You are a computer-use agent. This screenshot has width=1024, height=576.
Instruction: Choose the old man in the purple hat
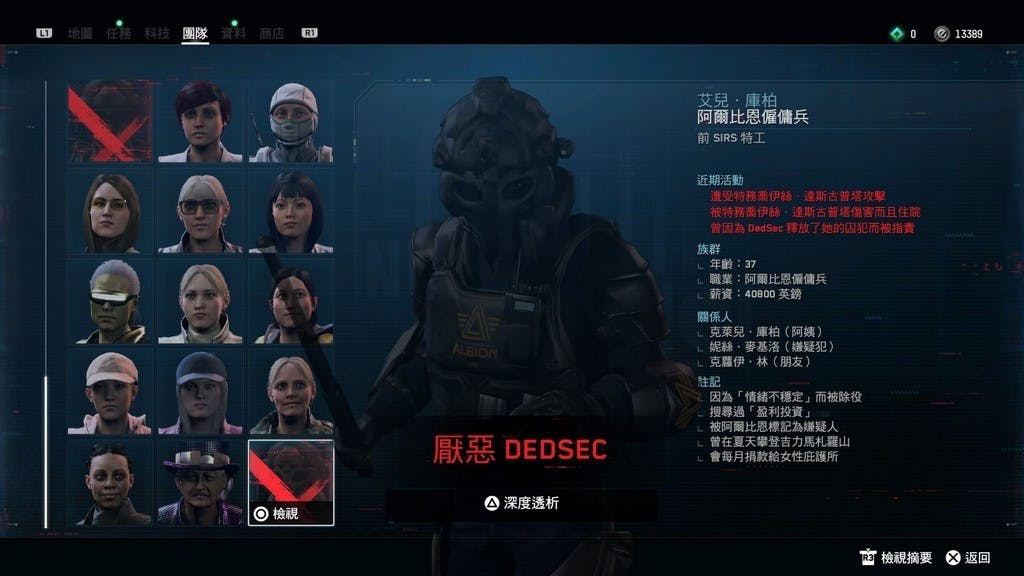click(x=200, y=483)
